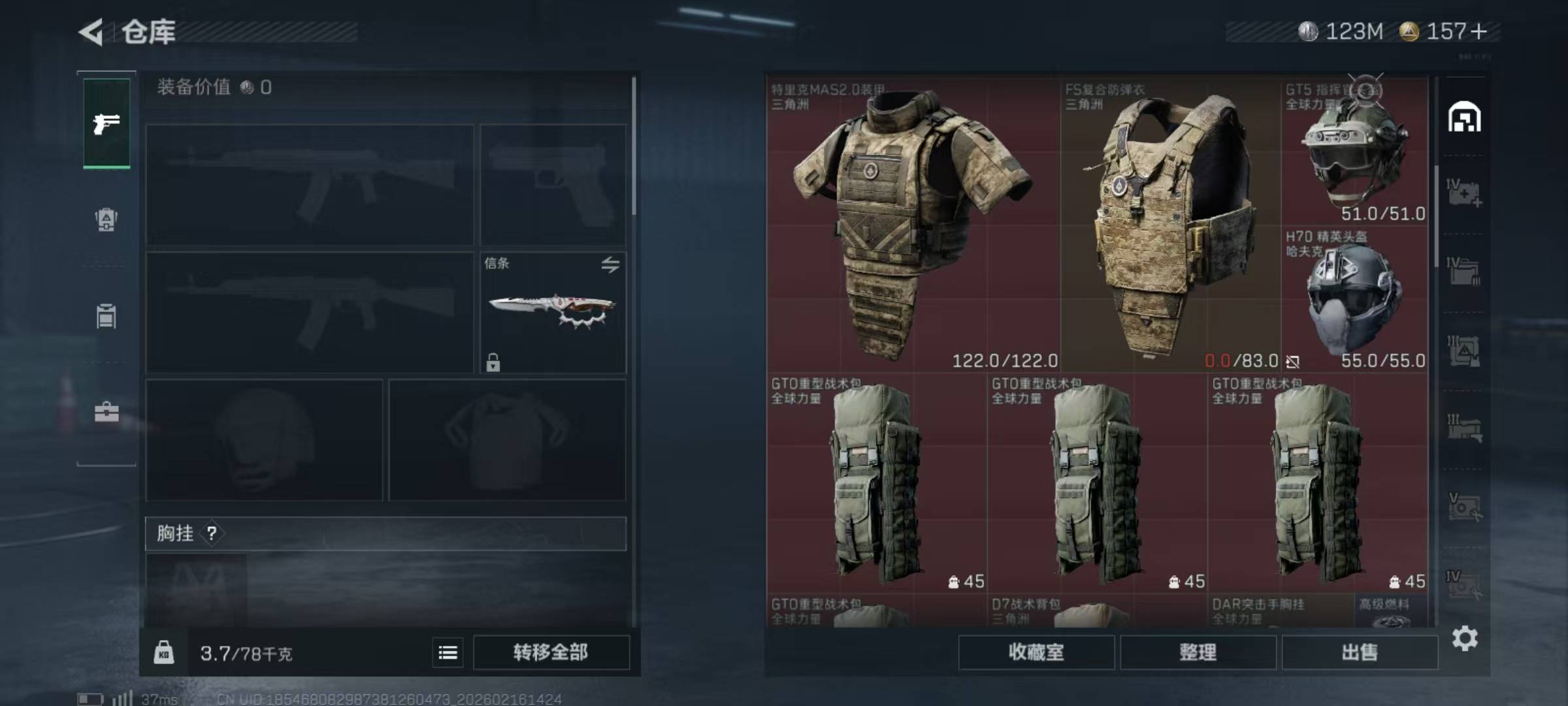Select the GT5 指挥官 helmet
The height and width of the screenshot is (706, 1568).
tap(1354, 152)
